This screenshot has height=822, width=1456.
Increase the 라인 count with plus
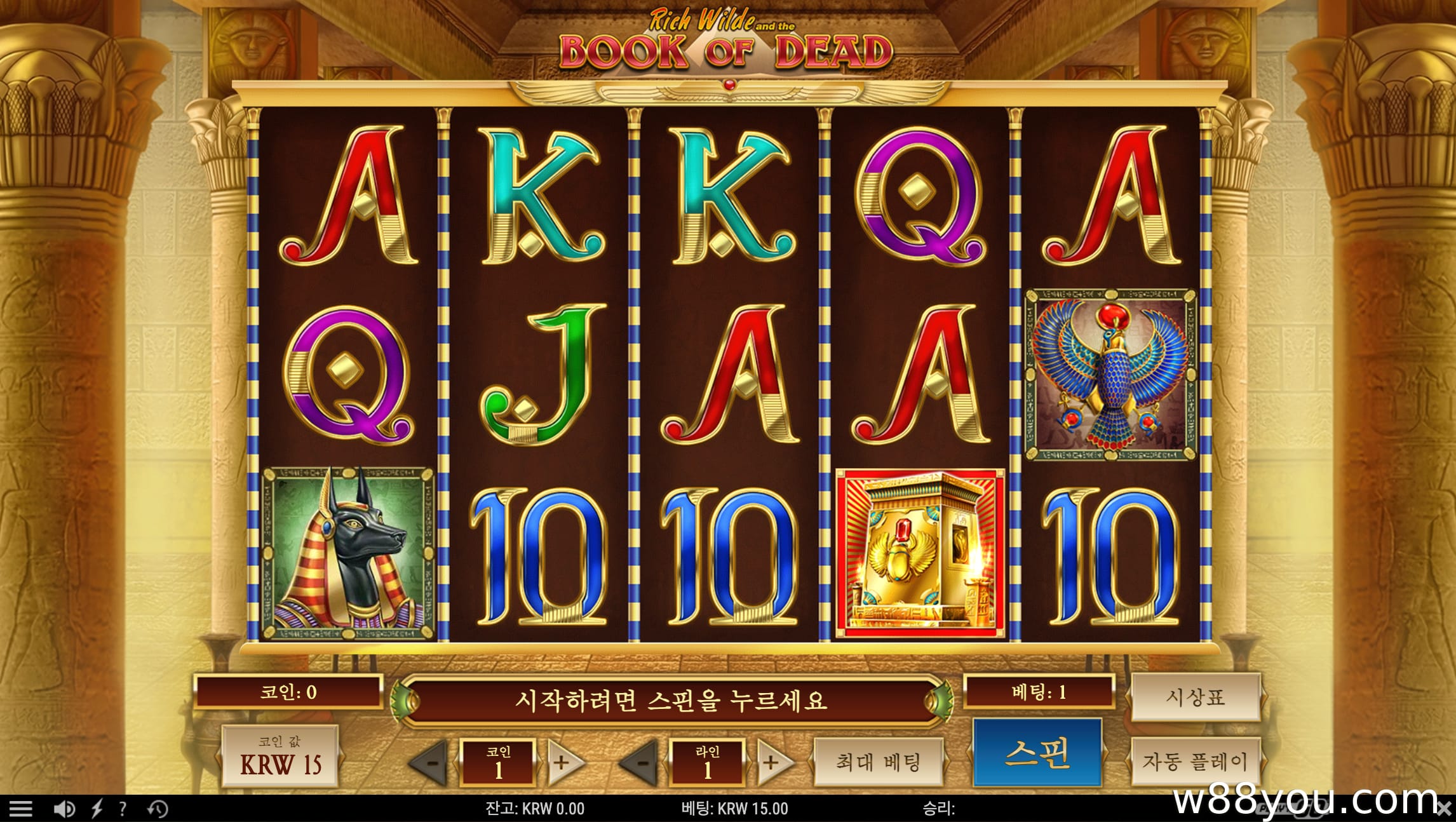coord(771,762)
